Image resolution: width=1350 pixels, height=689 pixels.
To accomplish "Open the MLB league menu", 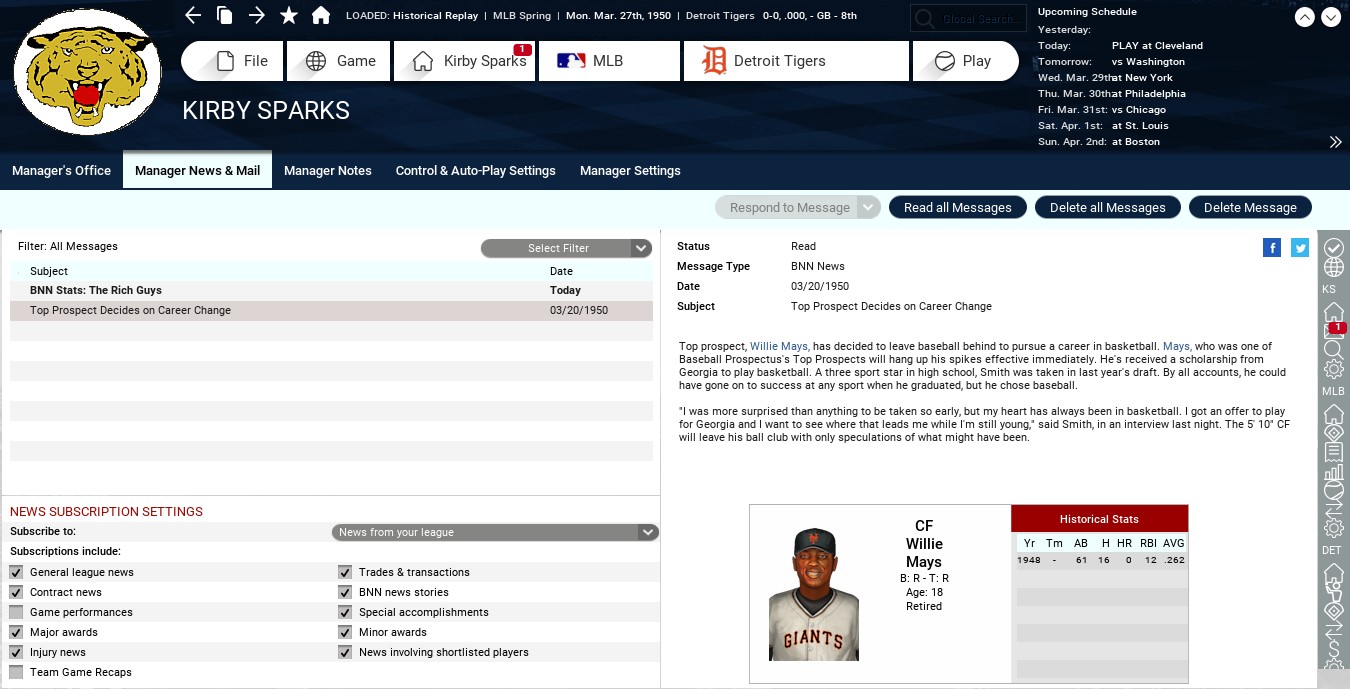I will click(608, 61).
